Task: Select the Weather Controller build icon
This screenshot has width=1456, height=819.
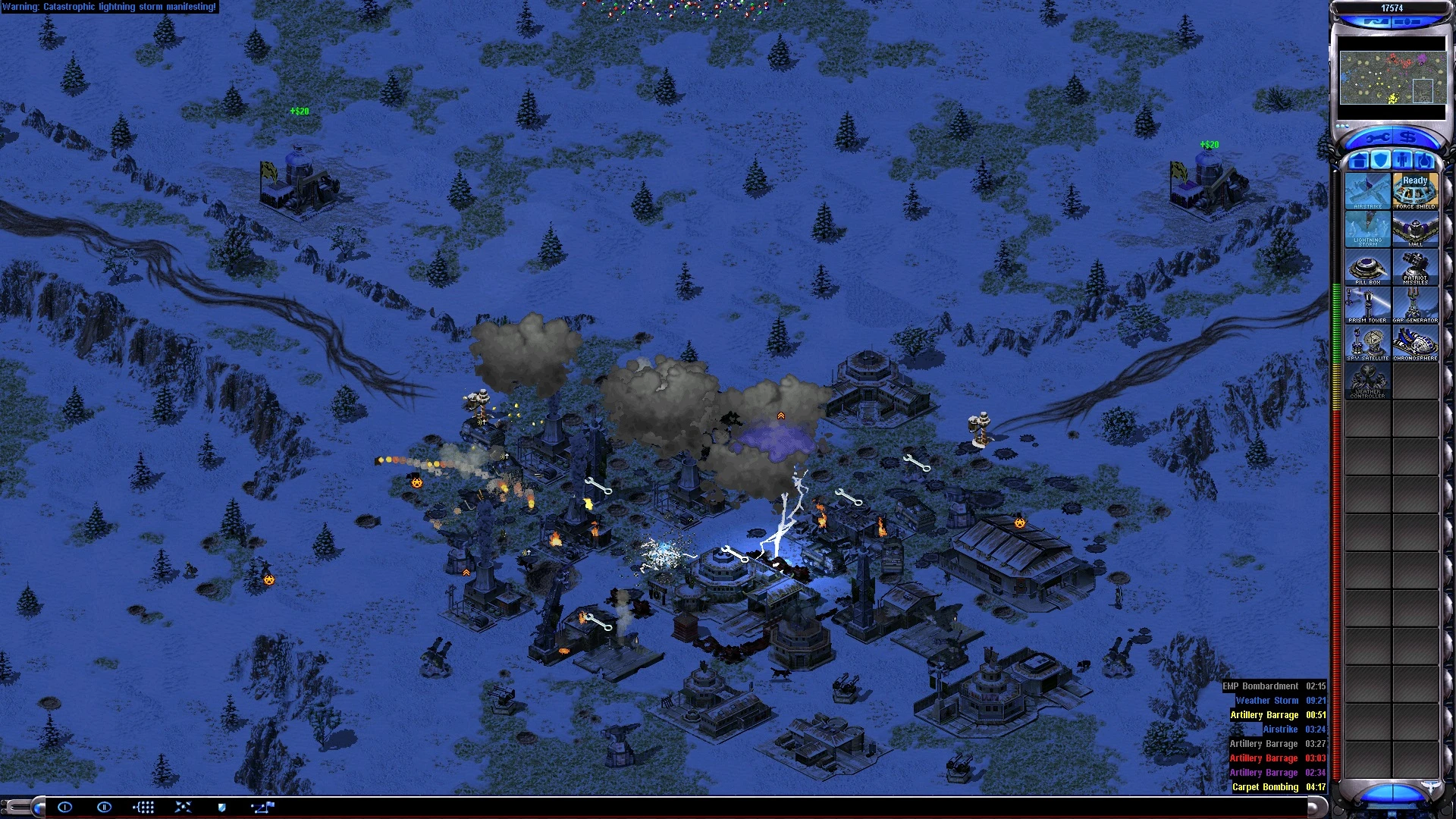Action: pyautogui.click(x=1367, y=380)
